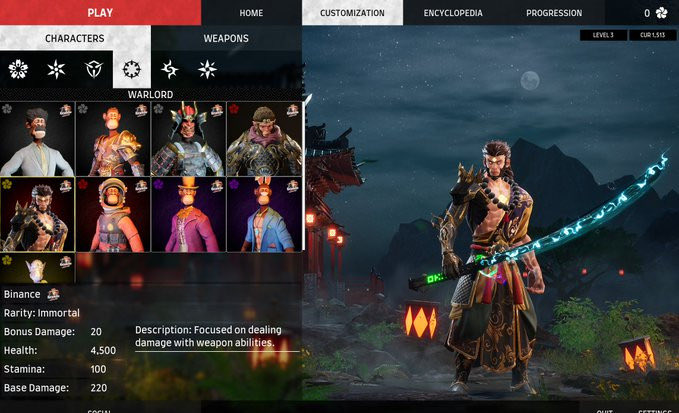Select the CHARACTERS tab
This screenshot has height=413, width=679.
[x=75, y=39]
